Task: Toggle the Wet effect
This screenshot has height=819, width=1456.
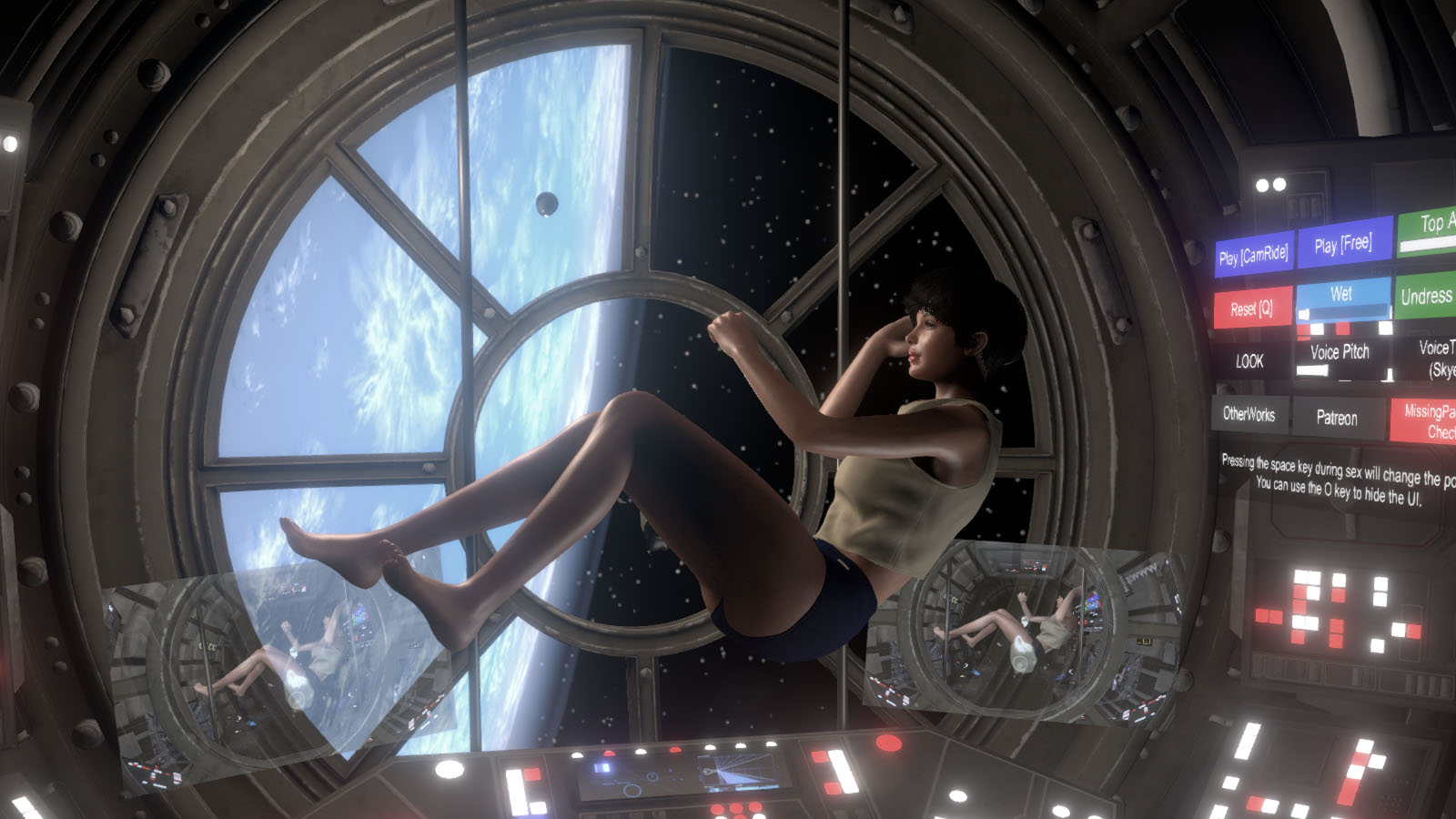Action: click(x=1340, y=293)
